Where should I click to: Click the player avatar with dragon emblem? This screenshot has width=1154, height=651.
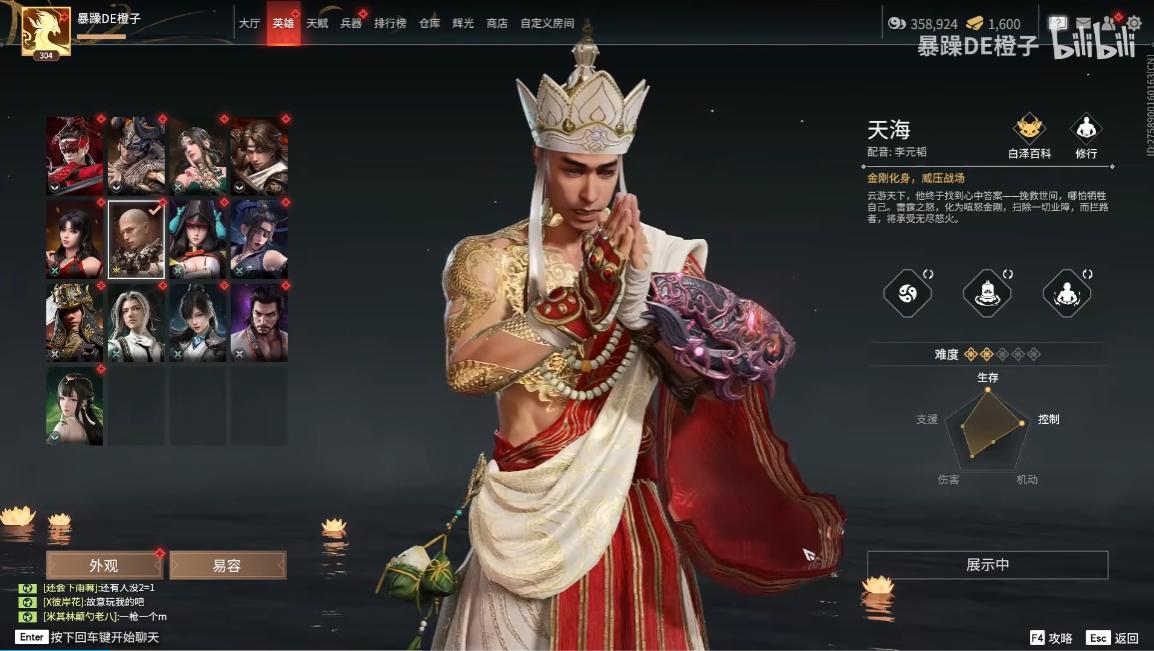[46, 31]
